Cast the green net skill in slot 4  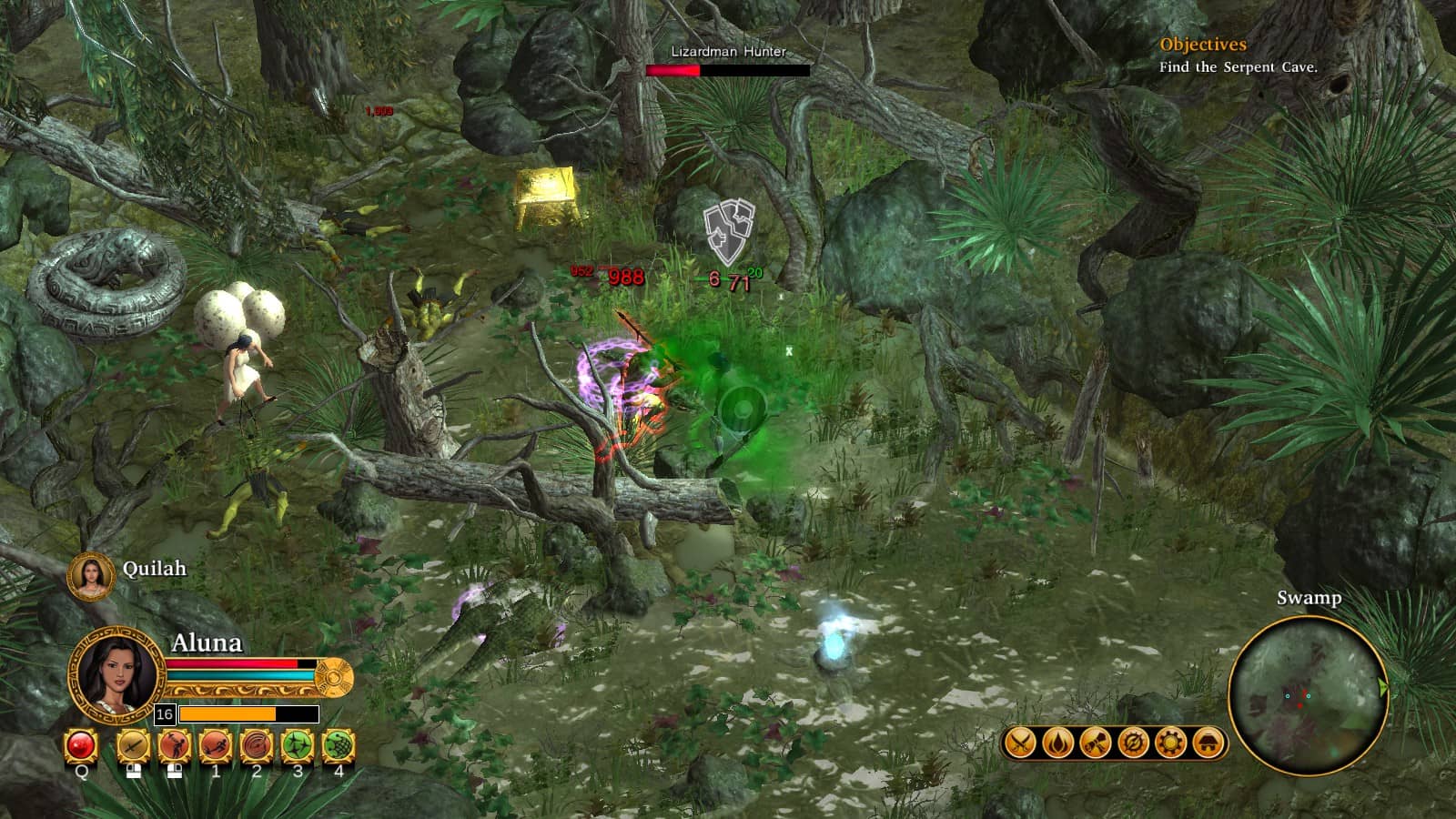[x=339, y=746]
